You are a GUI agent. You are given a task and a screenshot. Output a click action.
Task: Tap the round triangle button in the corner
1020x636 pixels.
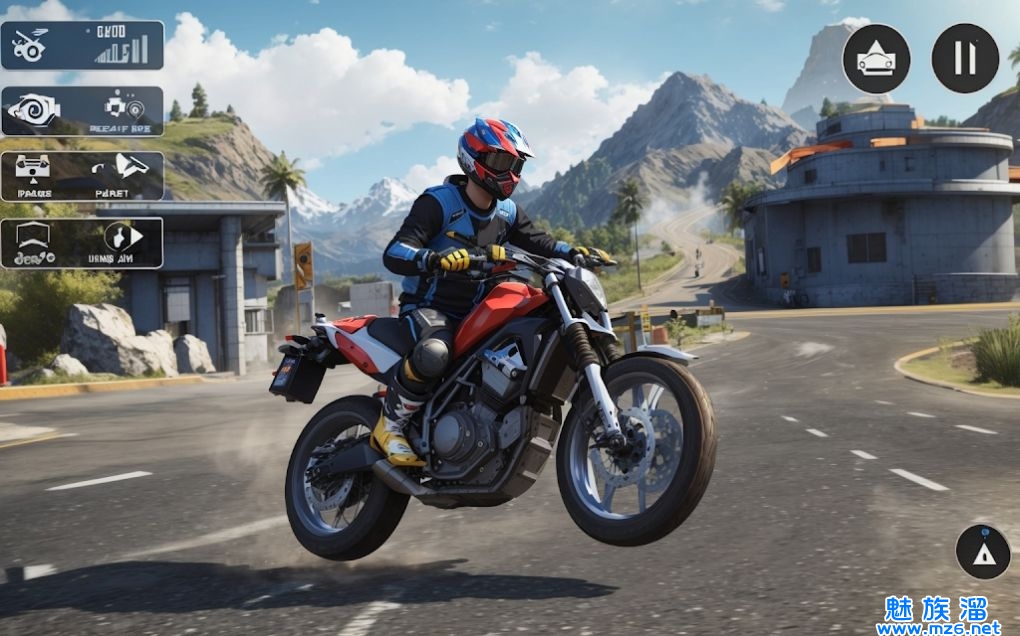[982, 552]
